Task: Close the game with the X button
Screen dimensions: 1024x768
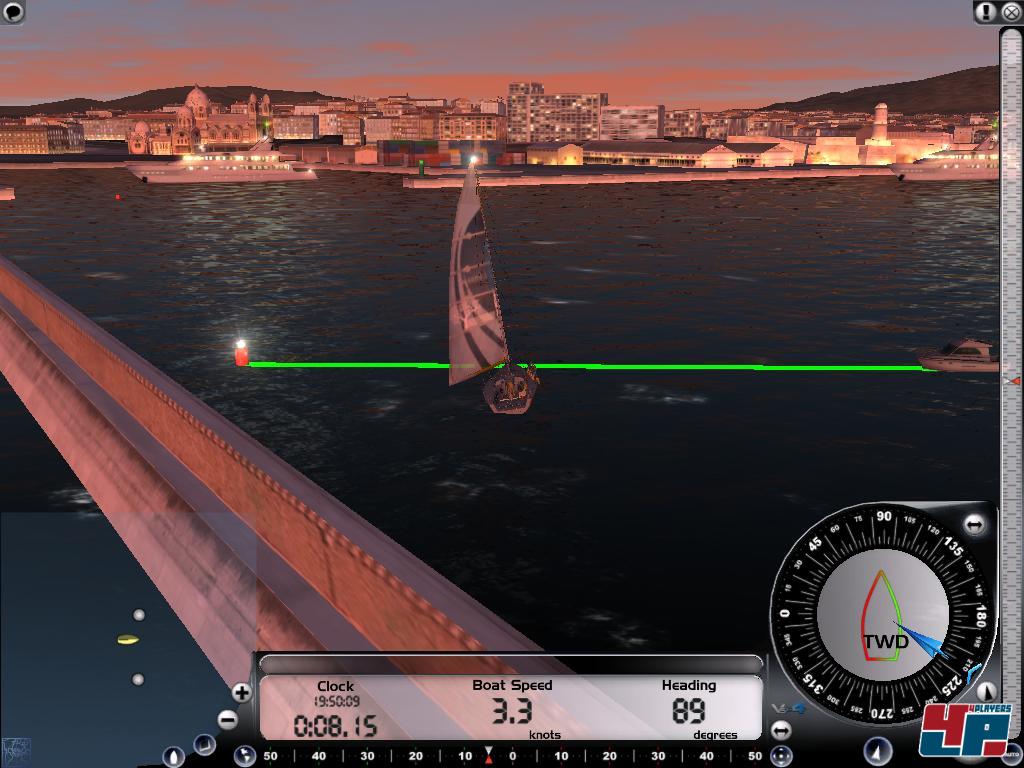Action: 1010,12
